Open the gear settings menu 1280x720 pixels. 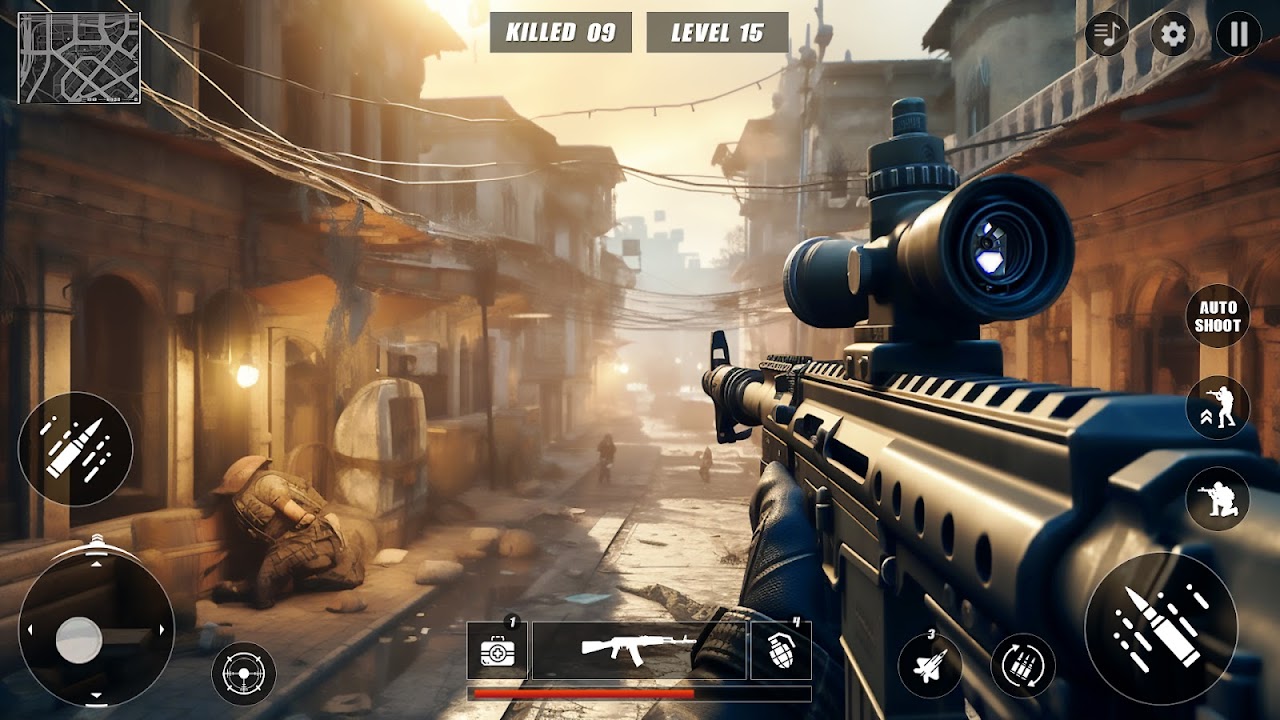[x=1173, y=35]
